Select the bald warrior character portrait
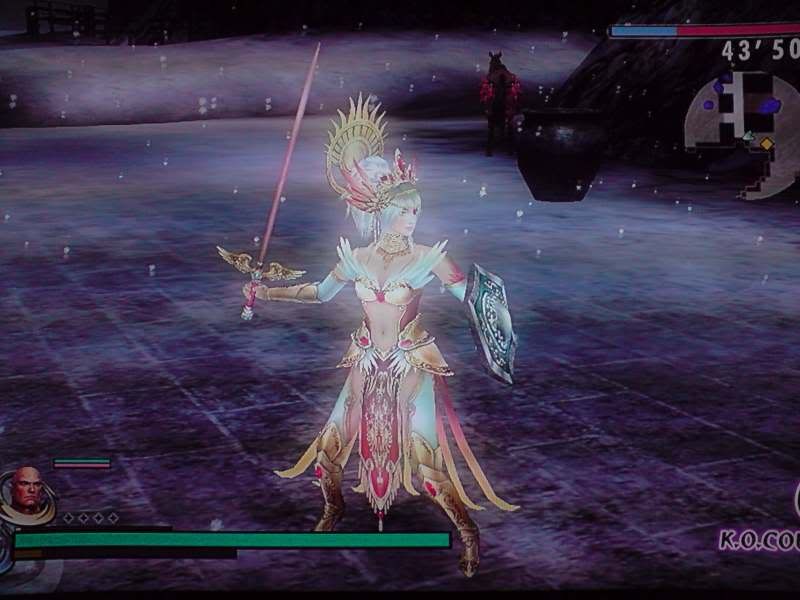 [x=27, y=491]
